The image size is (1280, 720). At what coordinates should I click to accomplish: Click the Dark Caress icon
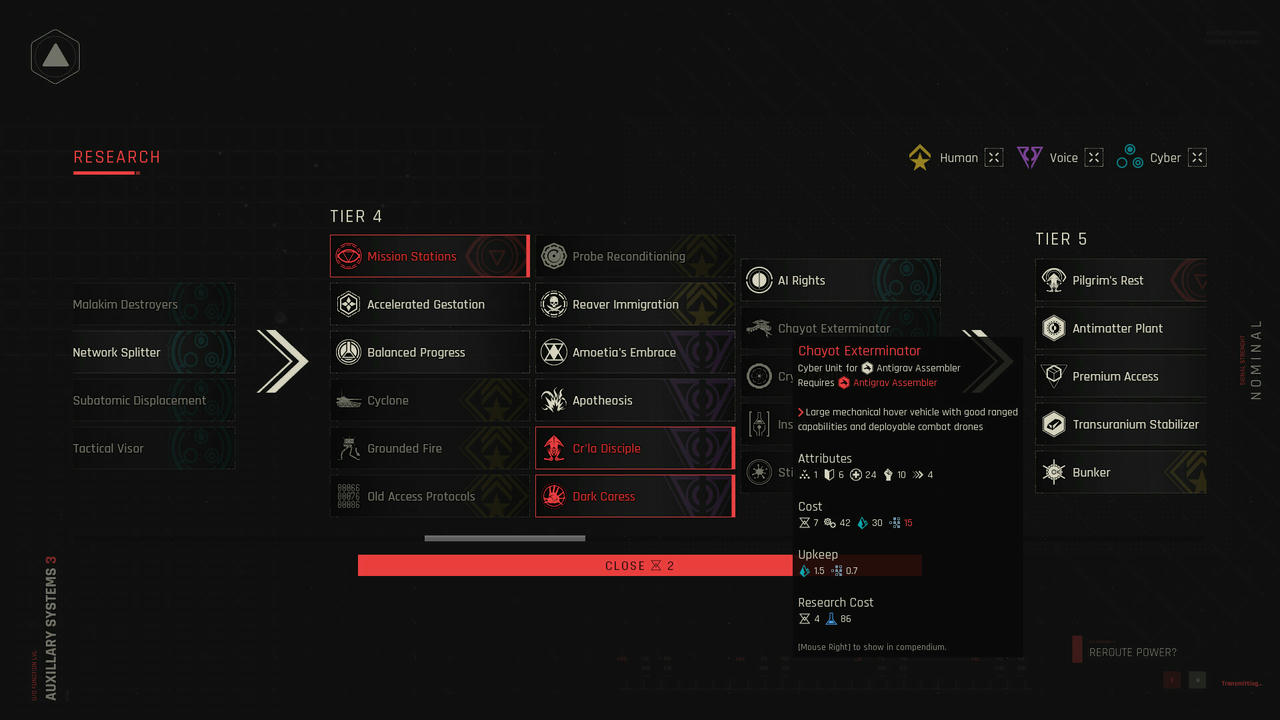click(553, 496)
